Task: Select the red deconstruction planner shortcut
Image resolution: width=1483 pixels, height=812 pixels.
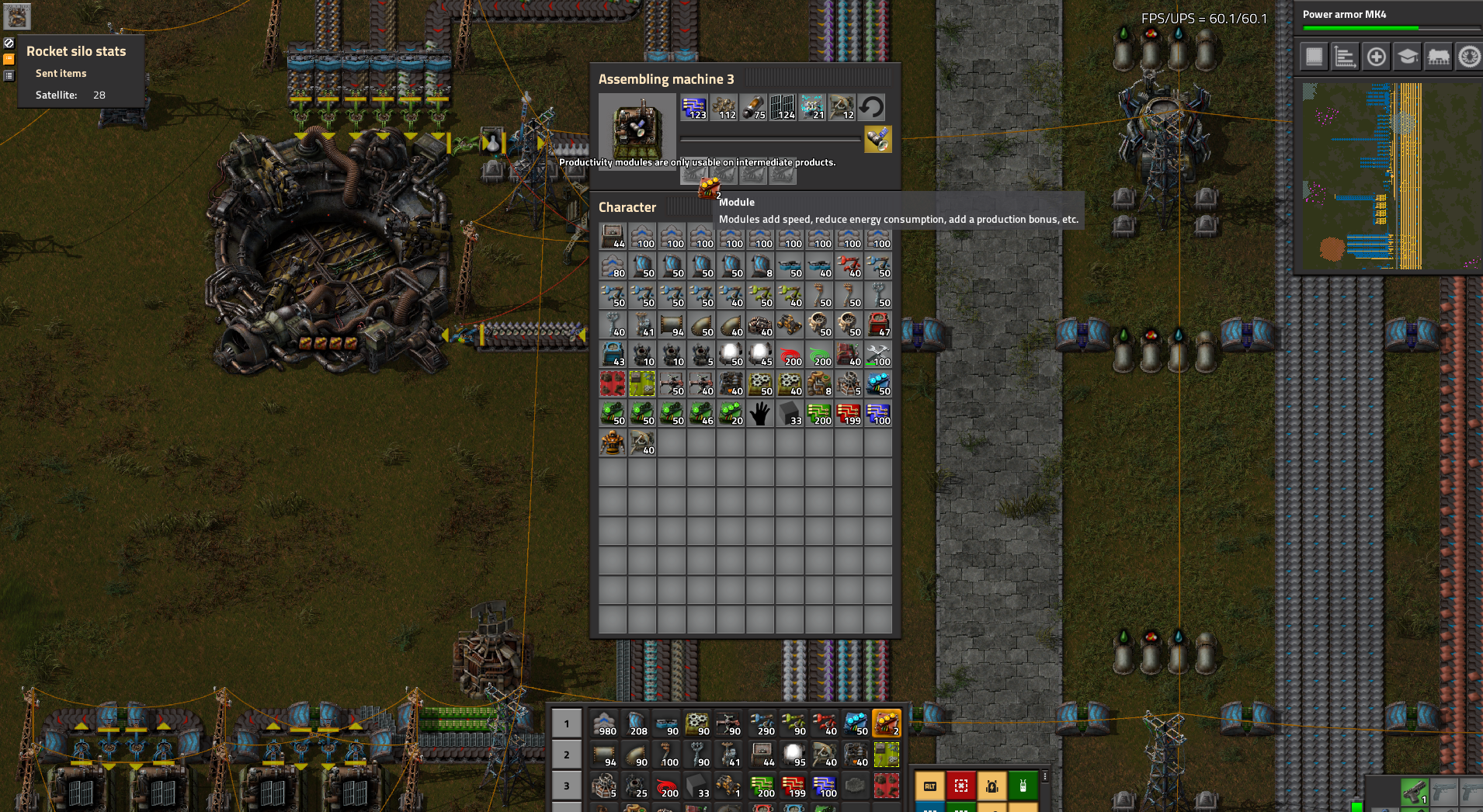Action: 963,786
